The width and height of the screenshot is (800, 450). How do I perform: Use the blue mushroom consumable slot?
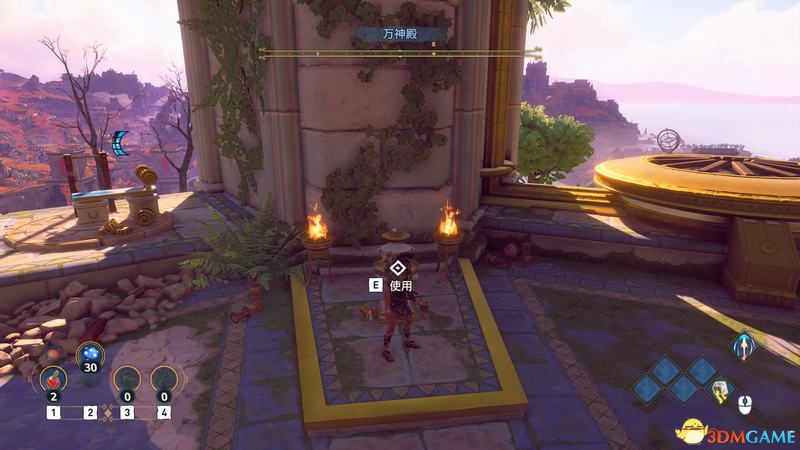[90, 358]
